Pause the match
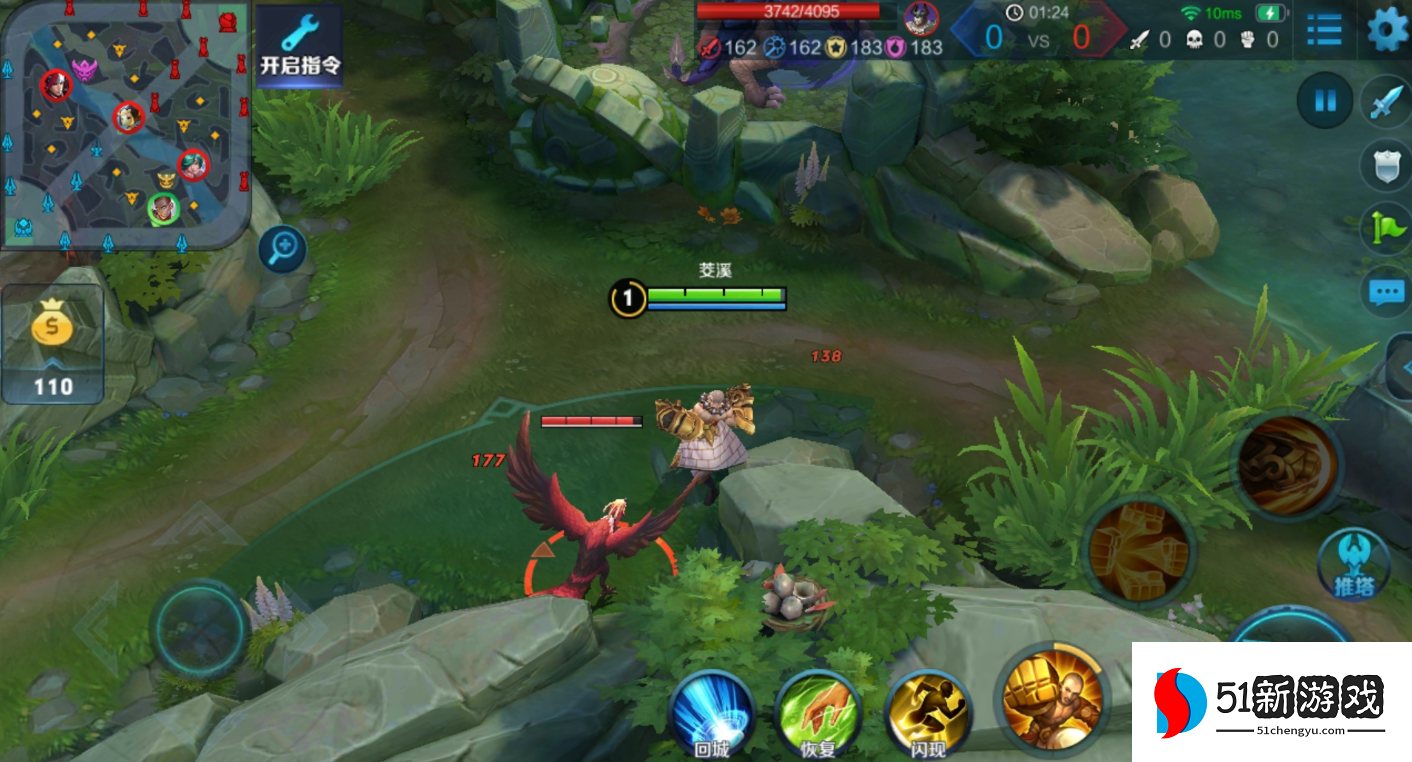Image resolution: width=1412 pixels, height=762 pixels. 1325,101
